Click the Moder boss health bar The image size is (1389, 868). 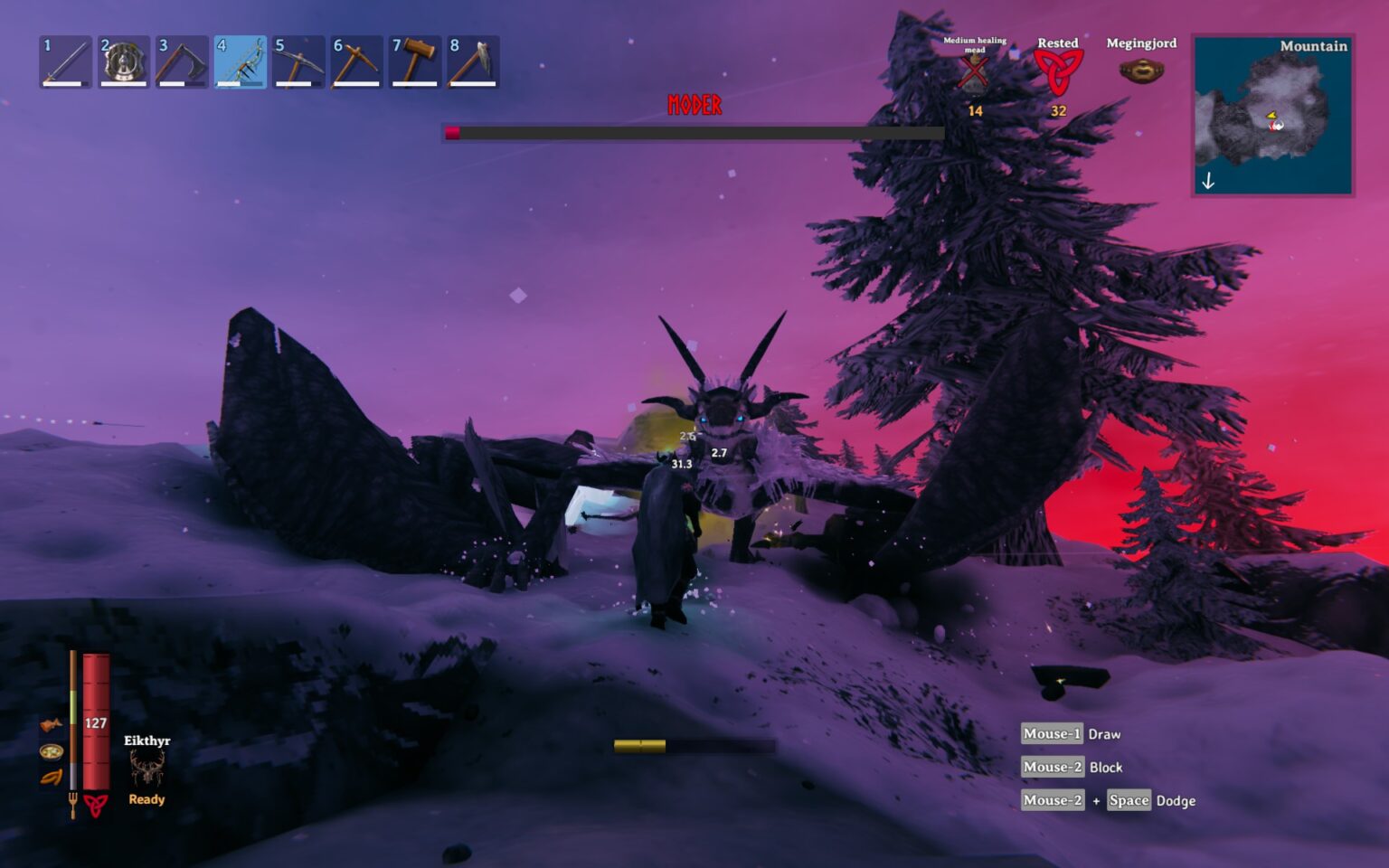pos(693,131)
